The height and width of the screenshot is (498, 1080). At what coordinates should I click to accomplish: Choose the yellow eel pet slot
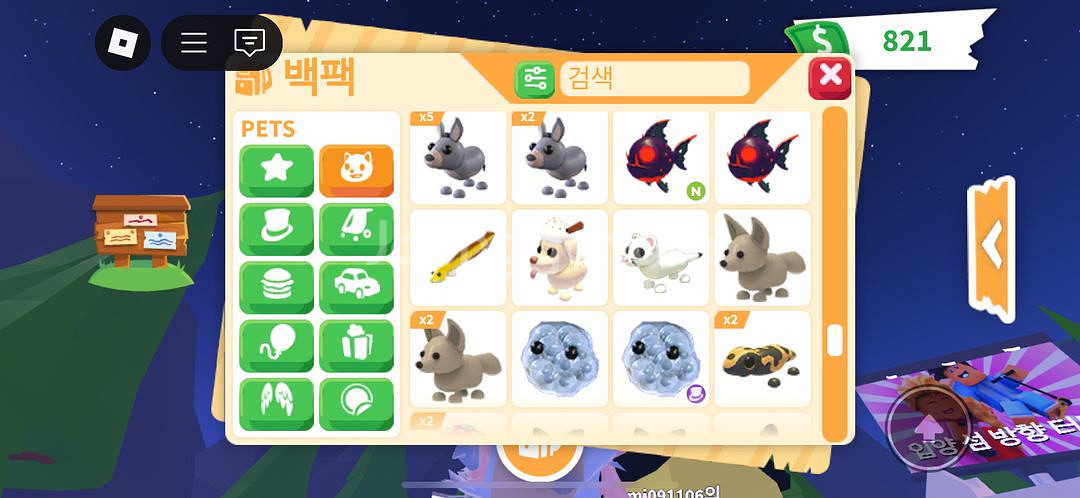[458, 257]
